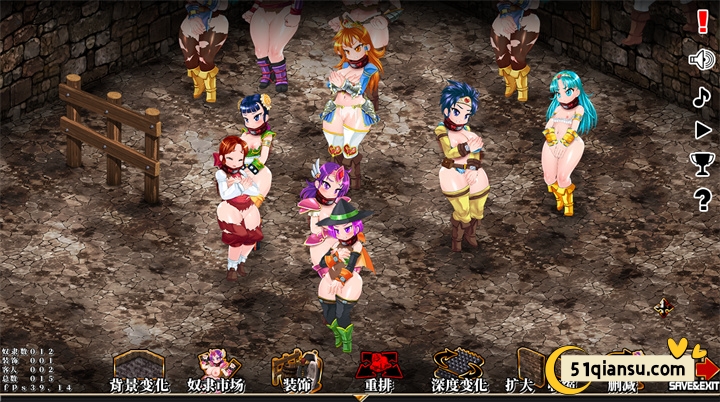Click the red exclamation mark icon

[x=702, y=19]
